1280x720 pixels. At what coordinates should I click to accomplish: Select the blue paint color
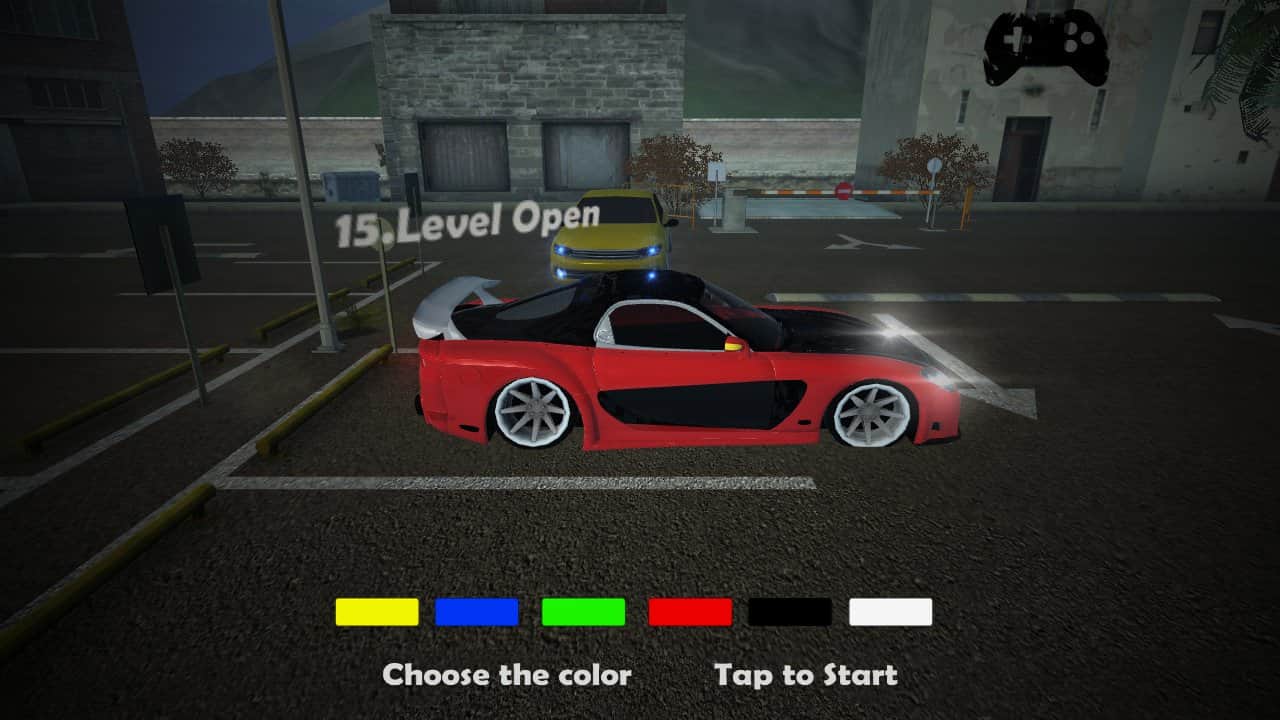(x=477, y=612)
